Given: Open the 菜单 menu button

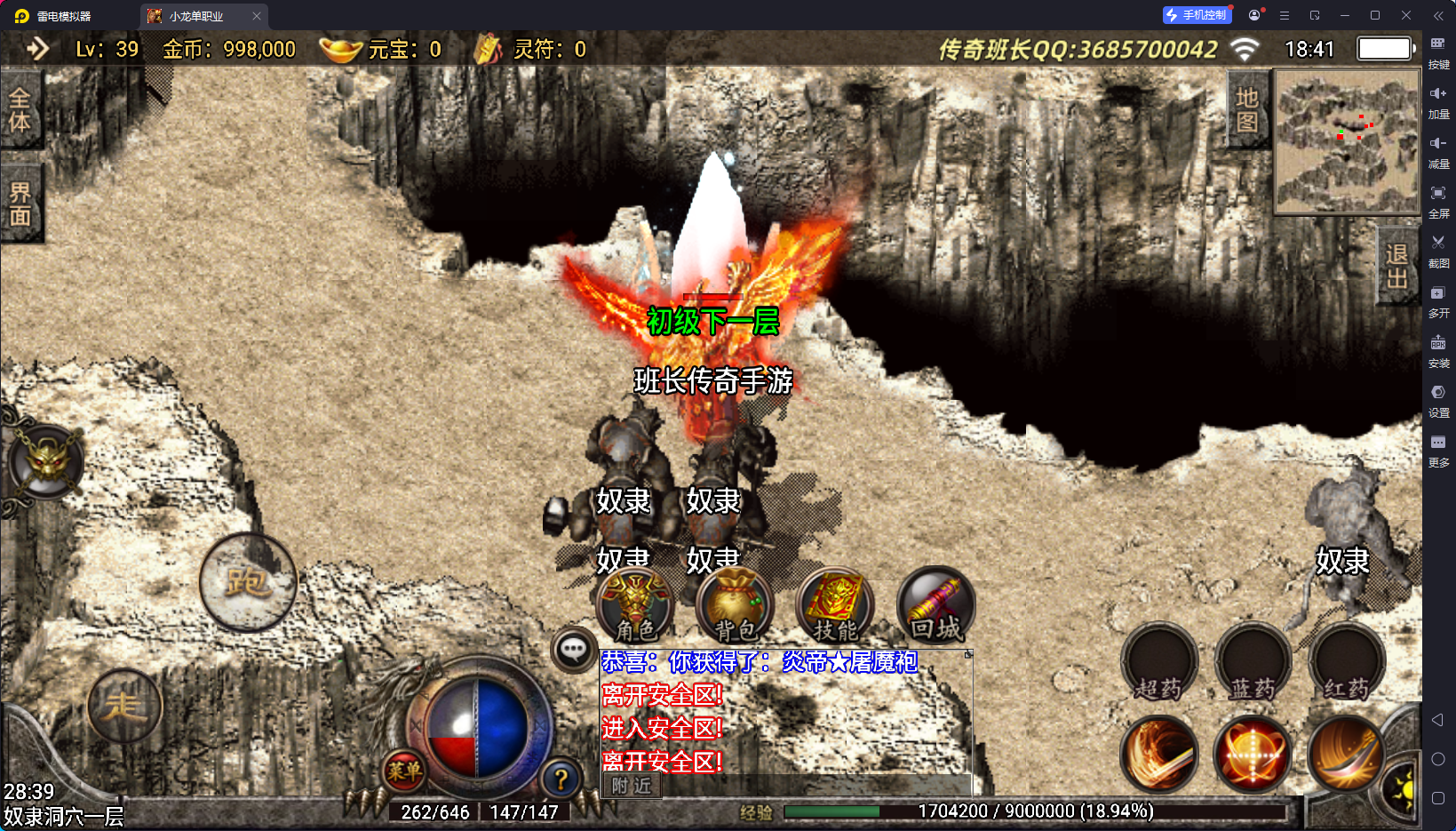Looking at the screenshot, I should click(x=404, y=771).
